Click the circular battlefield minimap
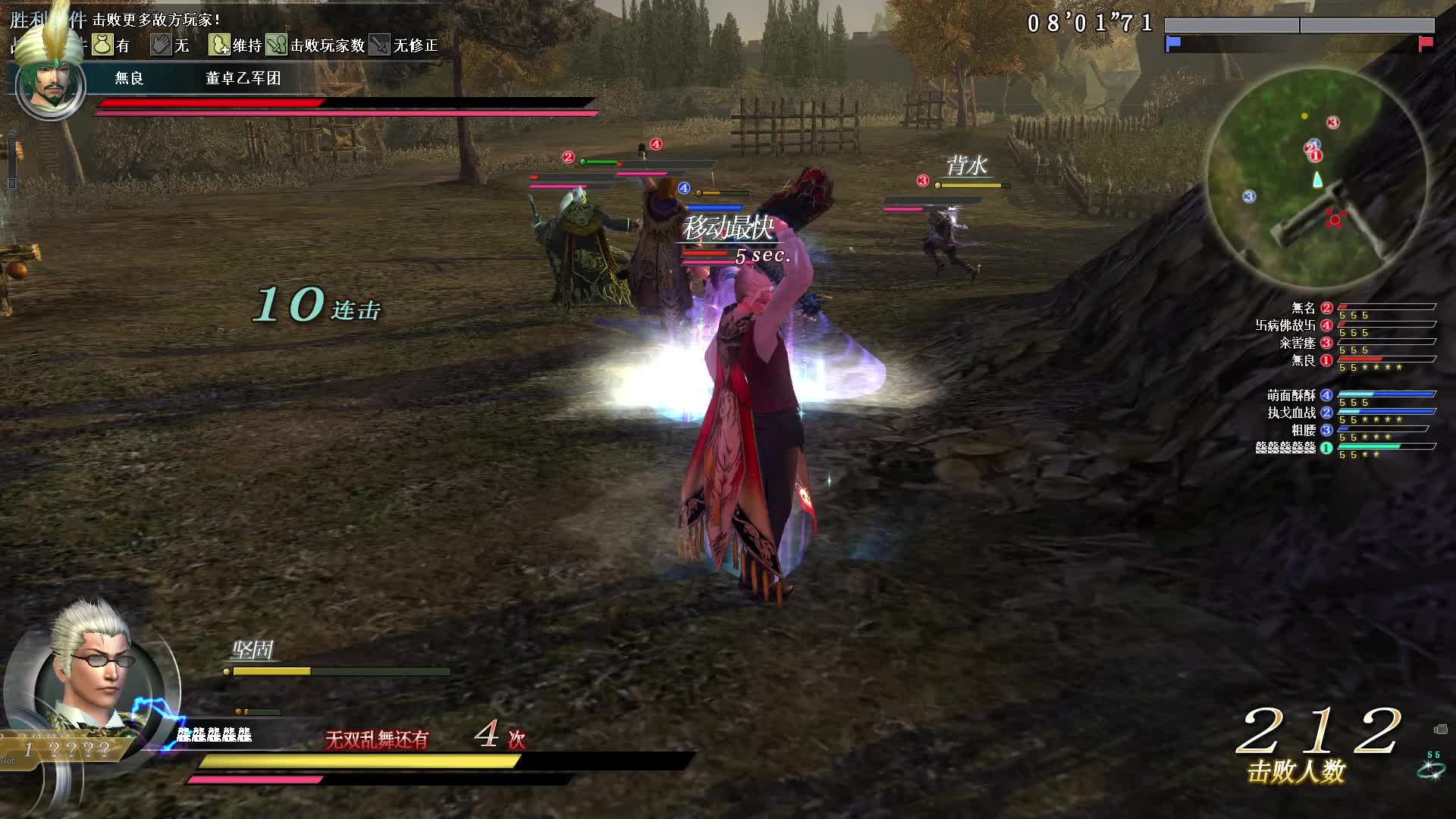This screenshot has width=1456, height=819. [1316, 176]
